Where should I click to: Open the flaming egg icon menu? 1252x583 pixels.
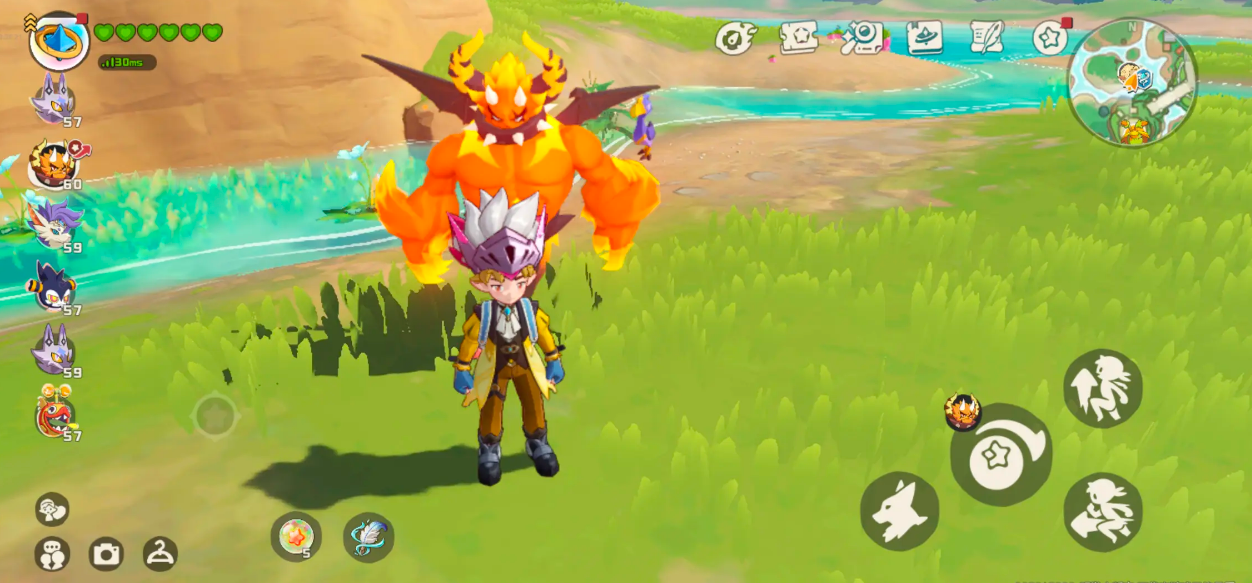point(735,38)
